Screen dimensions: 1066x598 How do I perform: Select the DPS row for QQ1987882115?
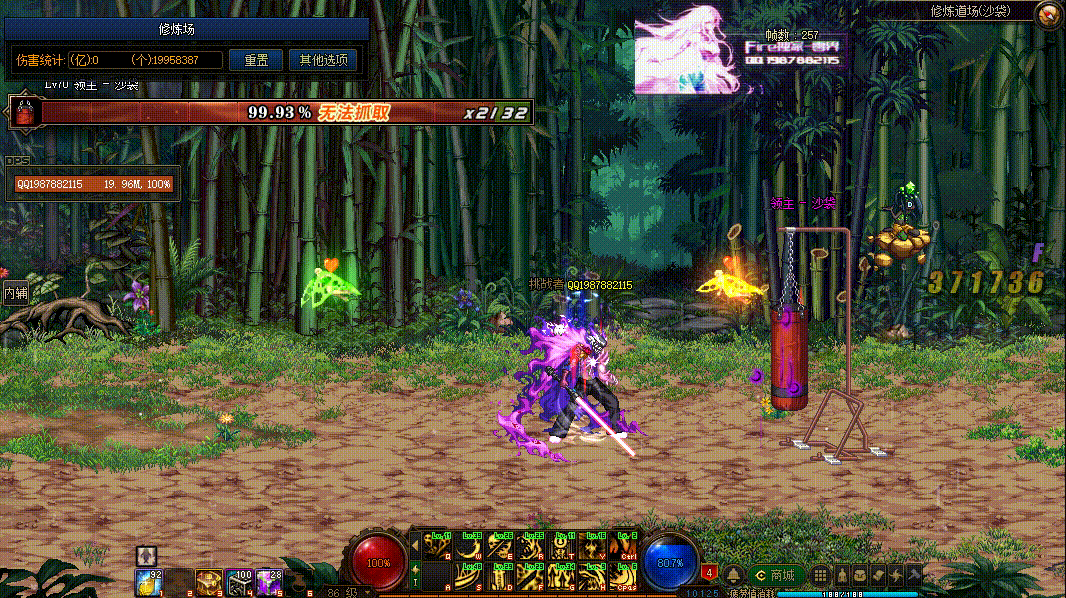pos(93,184)
